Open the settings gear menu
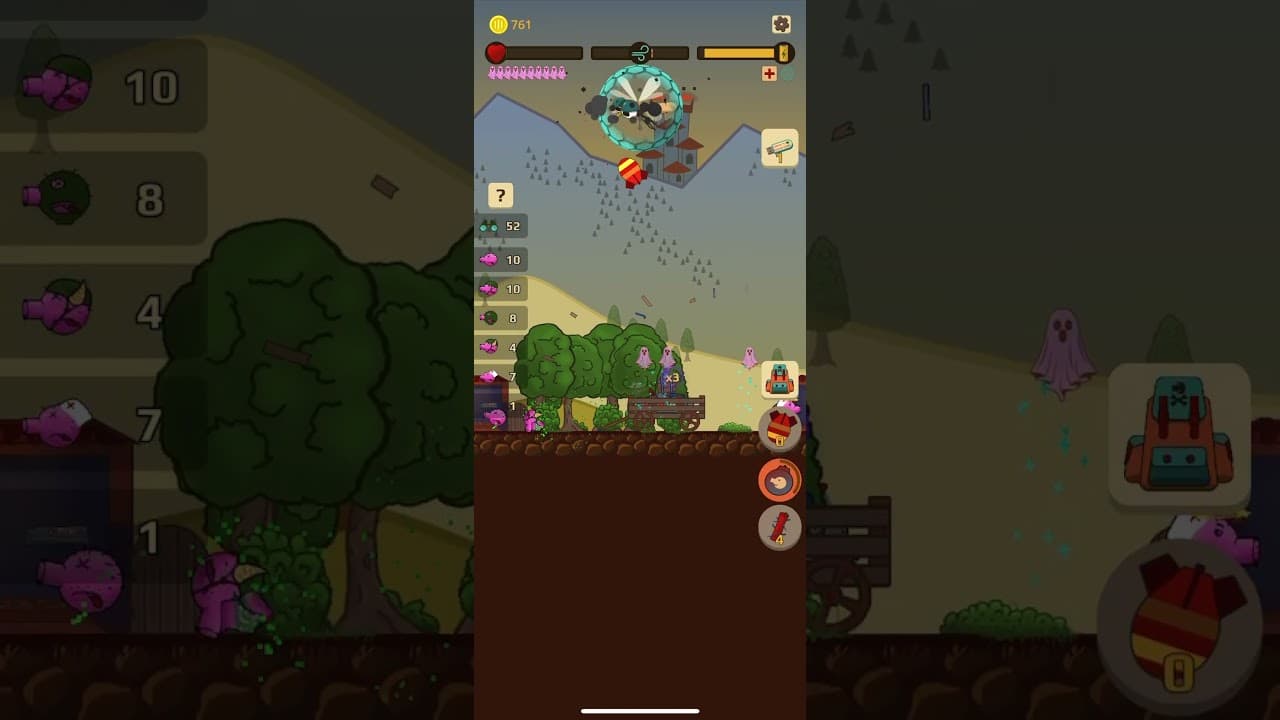 (779, 23)
